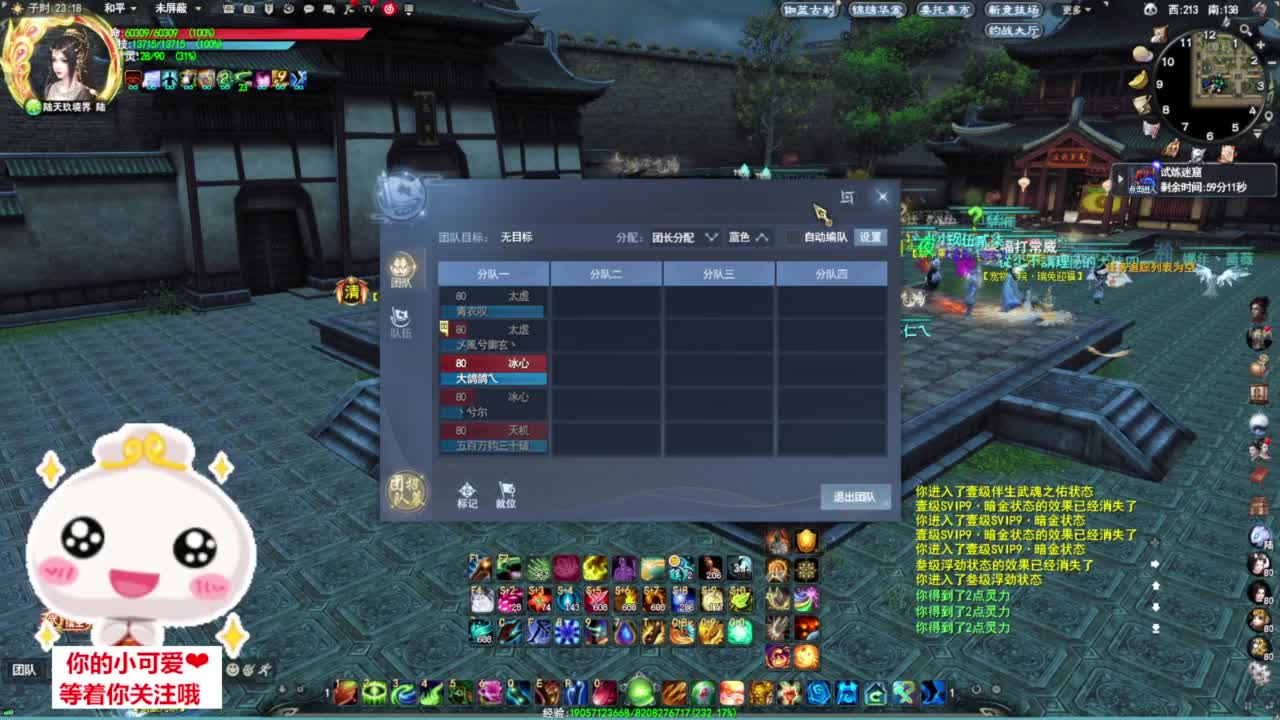The height and width of the screenshot is (720, 1280).
Task: Click the panda icon near the coordinates display
Action: (1151, 9)
